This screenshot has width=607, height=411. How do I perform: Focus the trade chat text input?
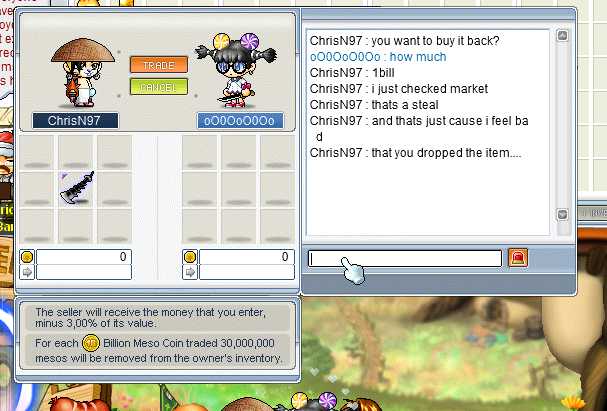[x=405, y=258]
